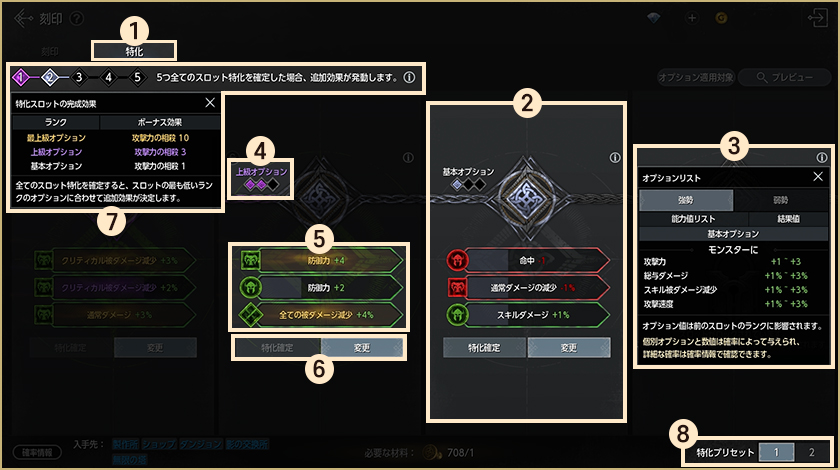The height and width of the screenshot is (470, 840).
Task: Choose slot 5 in the specialization sequence
Action: point(136,77)
